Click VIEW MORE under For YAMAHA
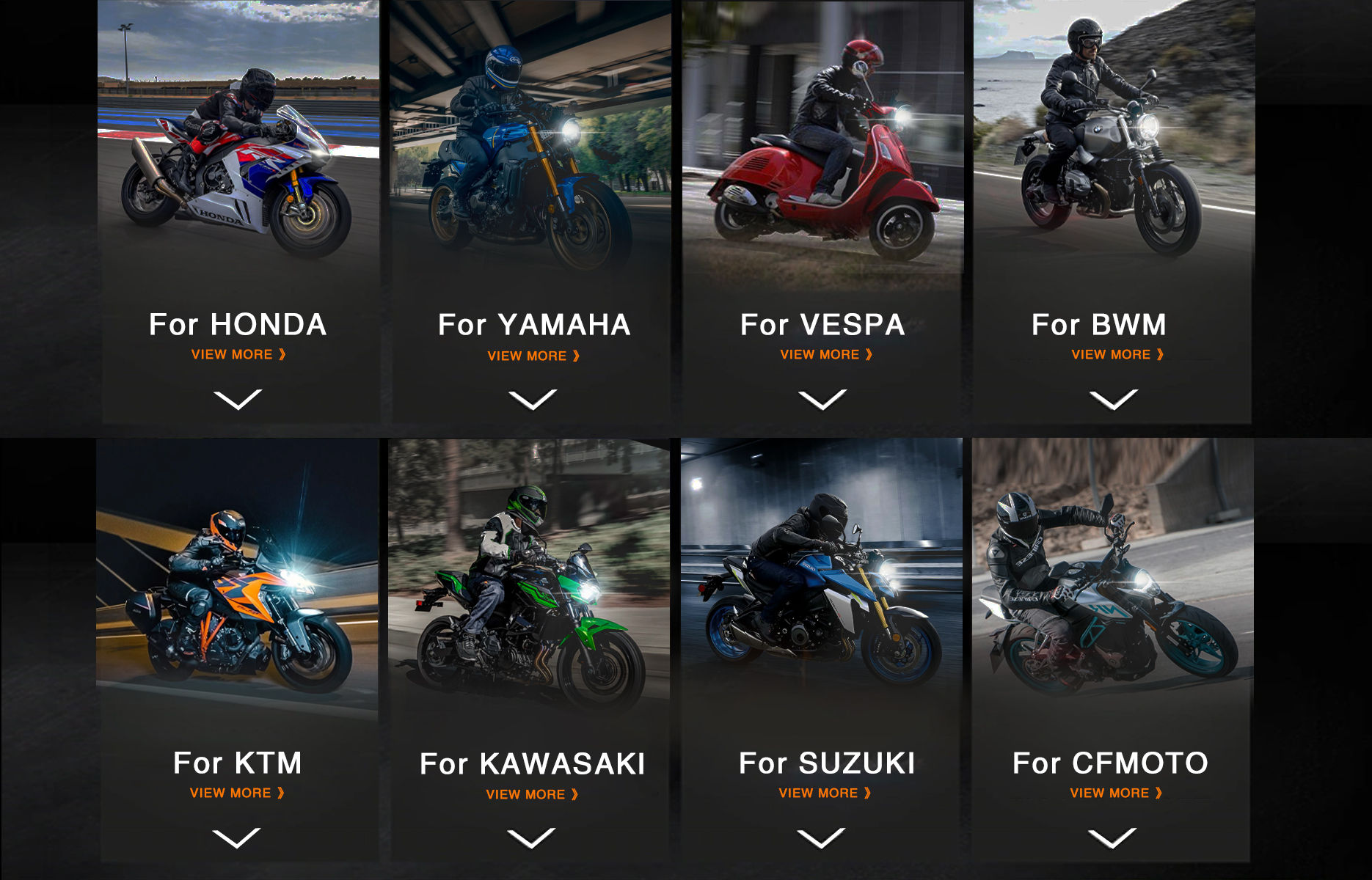The width and height of the screenshot is (1372, 880). 533,356
